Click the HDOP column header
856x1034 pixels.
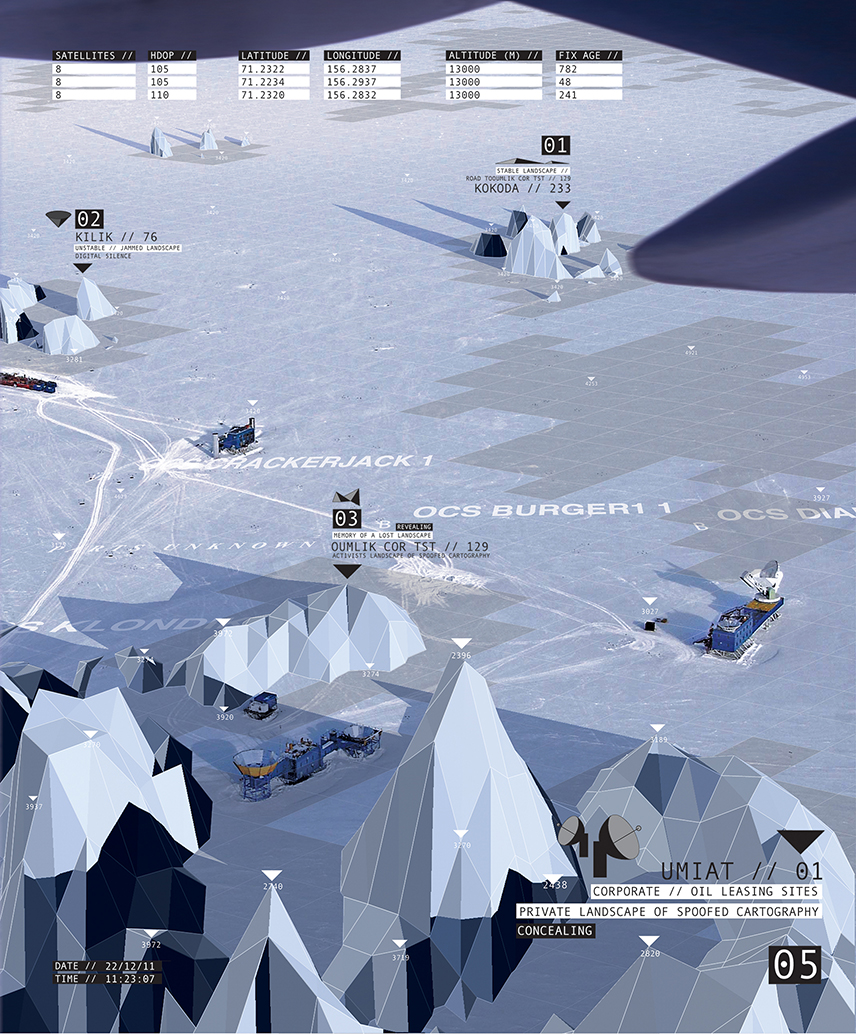tap(174, 56)
